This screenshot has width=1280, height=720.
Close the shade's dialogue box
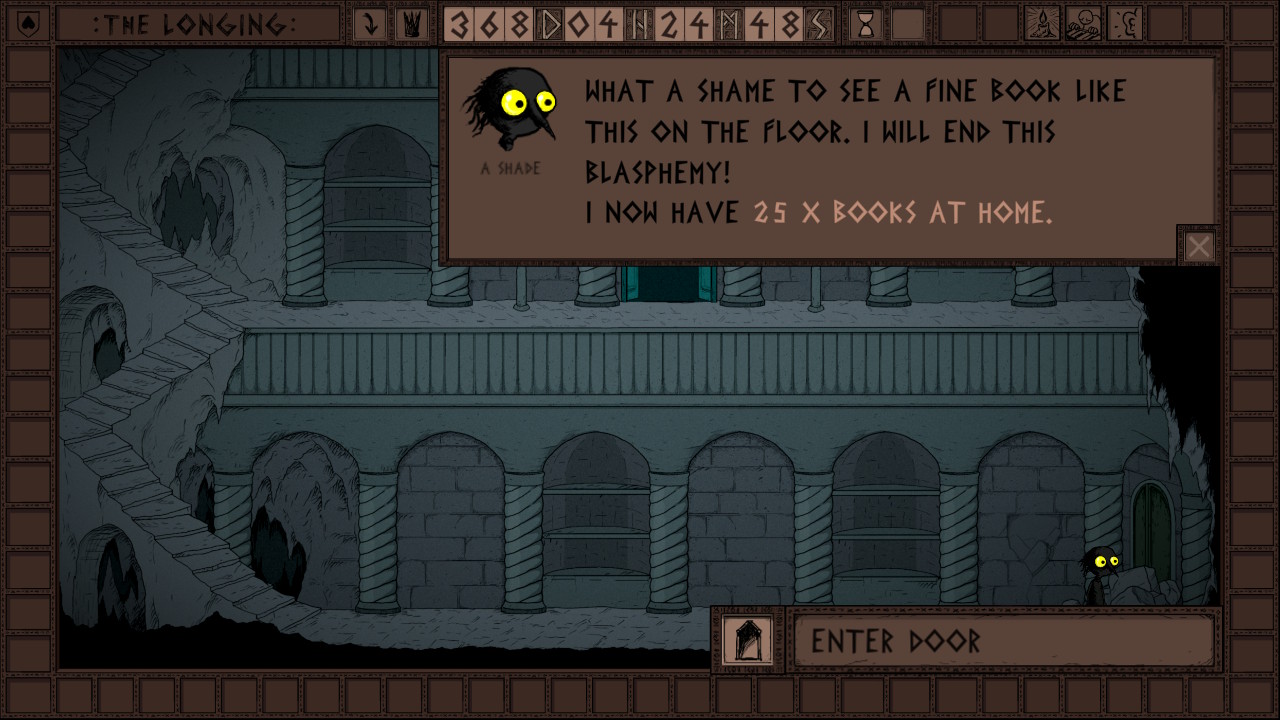pos(1199,247)
